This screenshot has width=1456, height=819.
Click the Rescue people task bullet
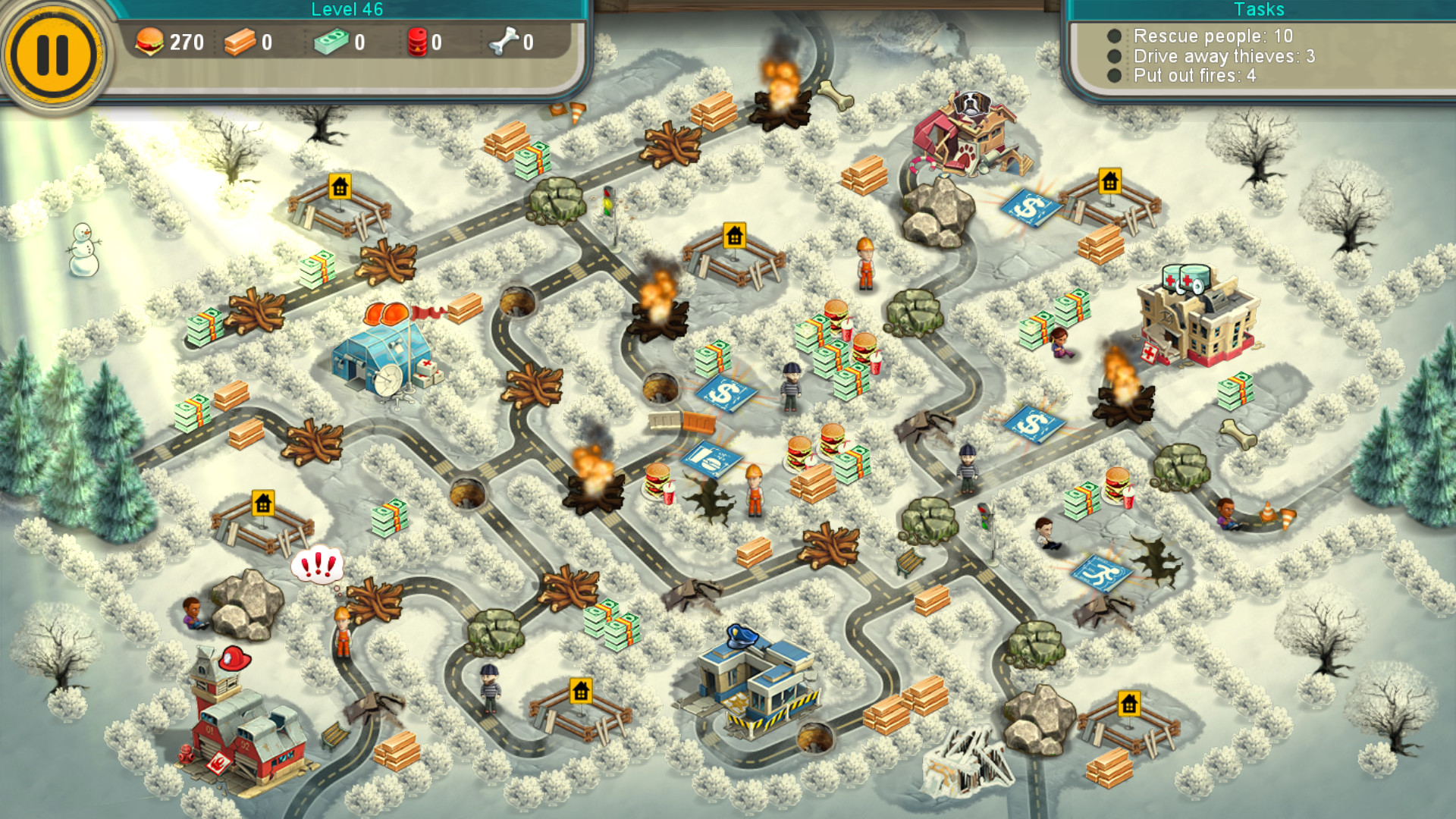point(1113,36)
